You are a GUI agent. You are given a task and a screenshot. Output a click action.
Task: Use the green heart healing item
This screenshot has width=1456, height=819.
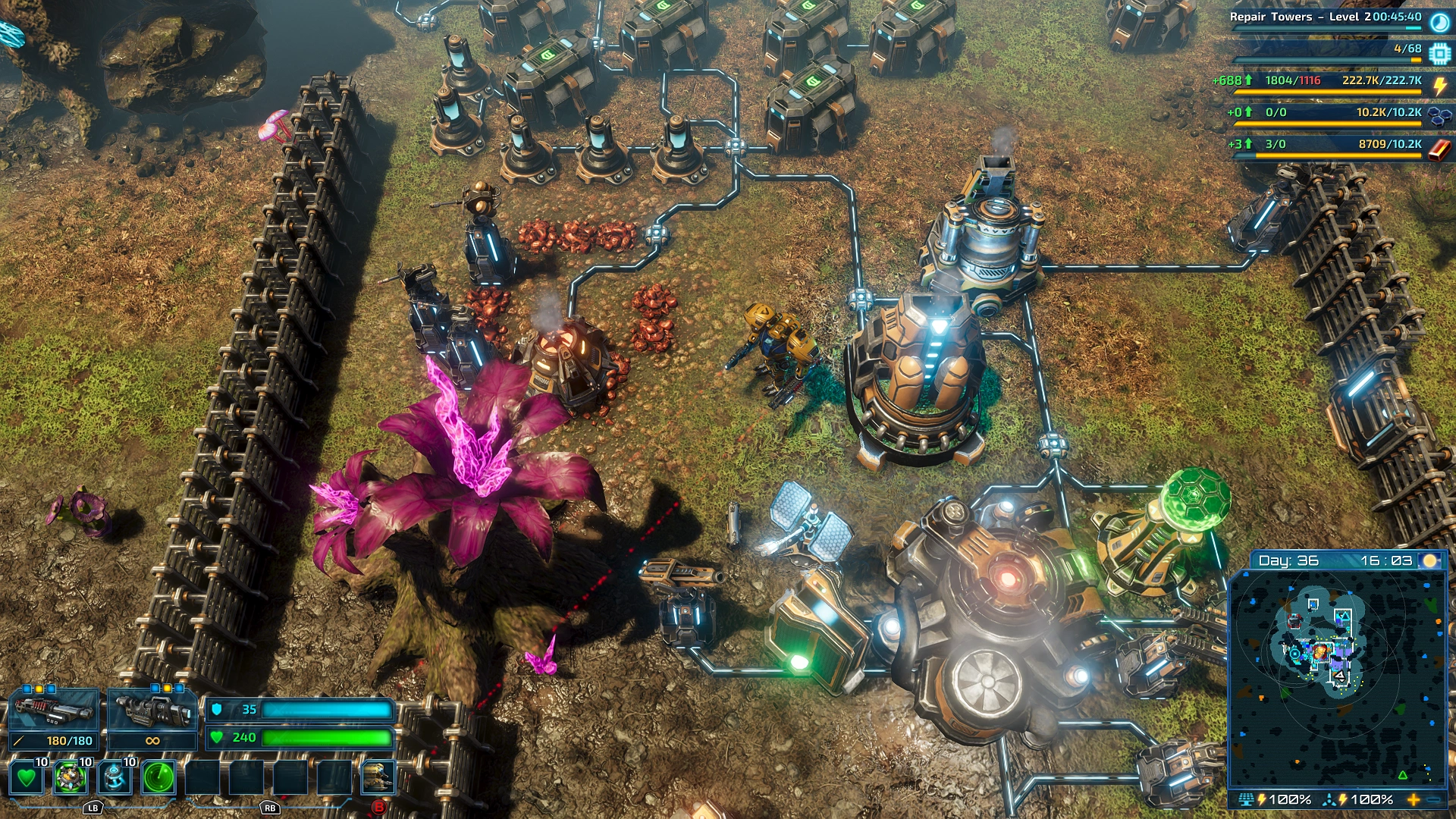click(27, 777)
